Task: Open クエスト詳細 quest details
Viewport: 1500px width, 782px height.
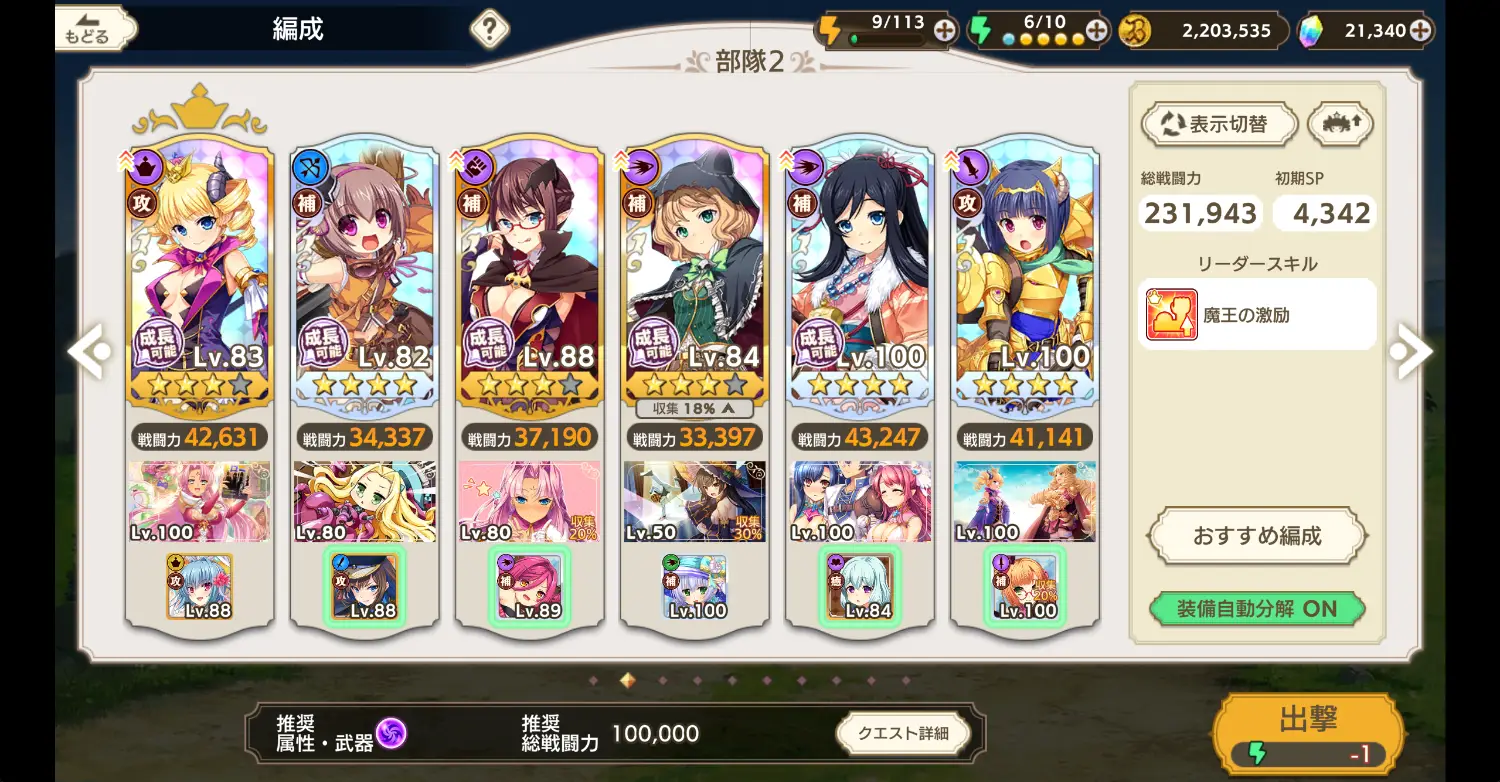Action: [904, 733]
